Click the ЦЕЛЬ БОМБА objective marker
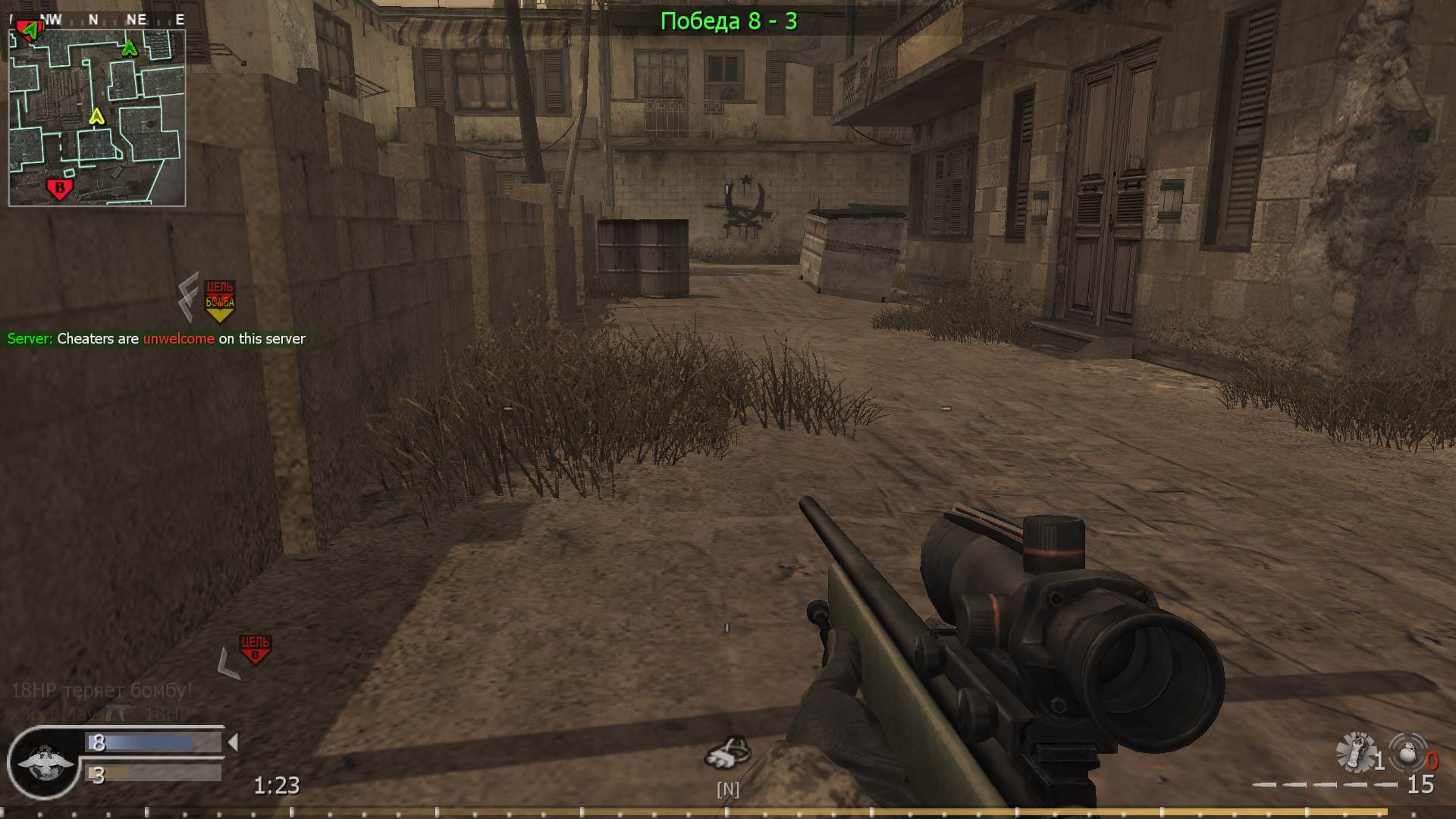Viewport: 1456px width, 819px height. tap(218, 295)
